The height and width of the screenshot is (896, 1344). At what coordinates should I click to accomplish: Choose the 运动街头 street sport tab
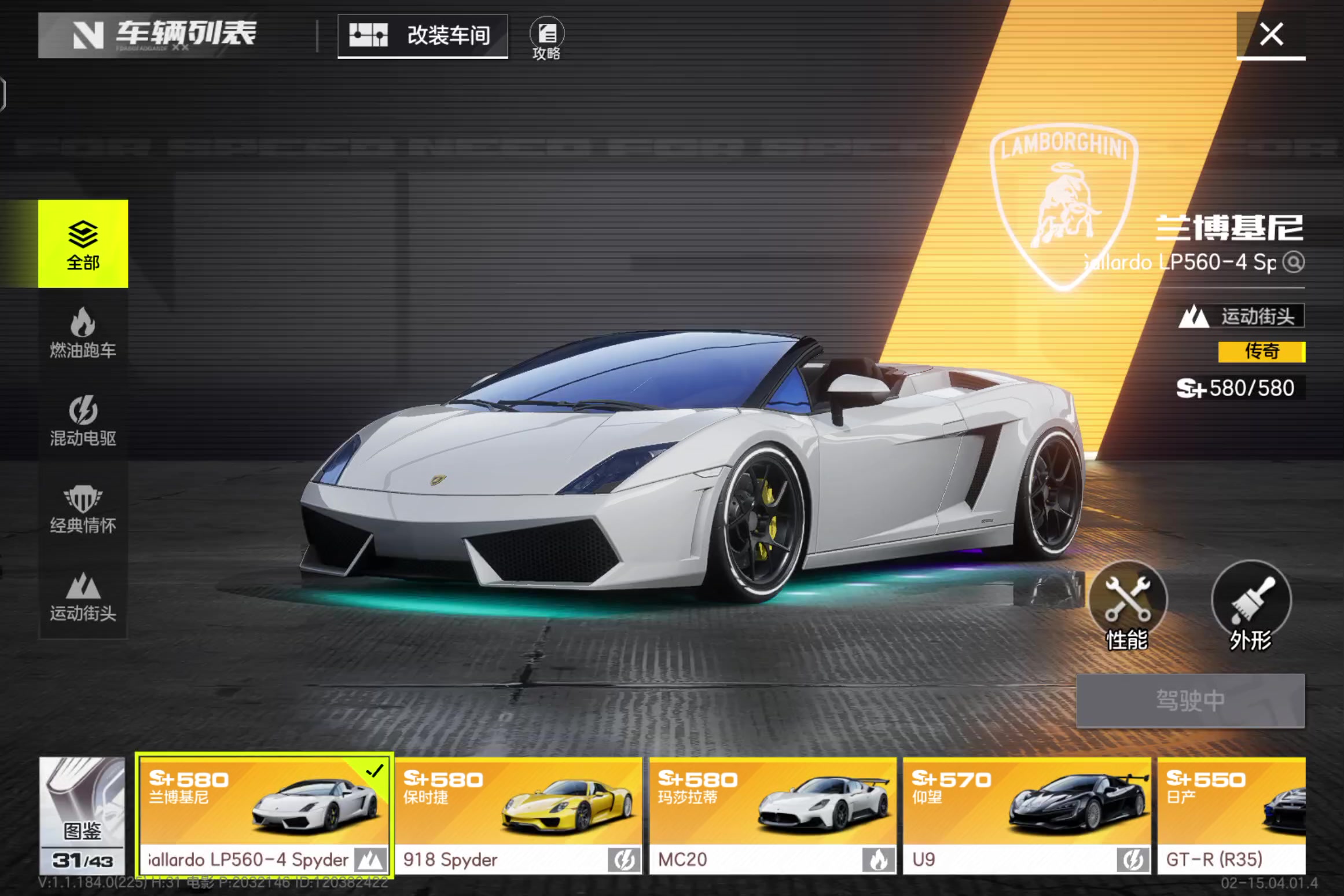(83, 597)
